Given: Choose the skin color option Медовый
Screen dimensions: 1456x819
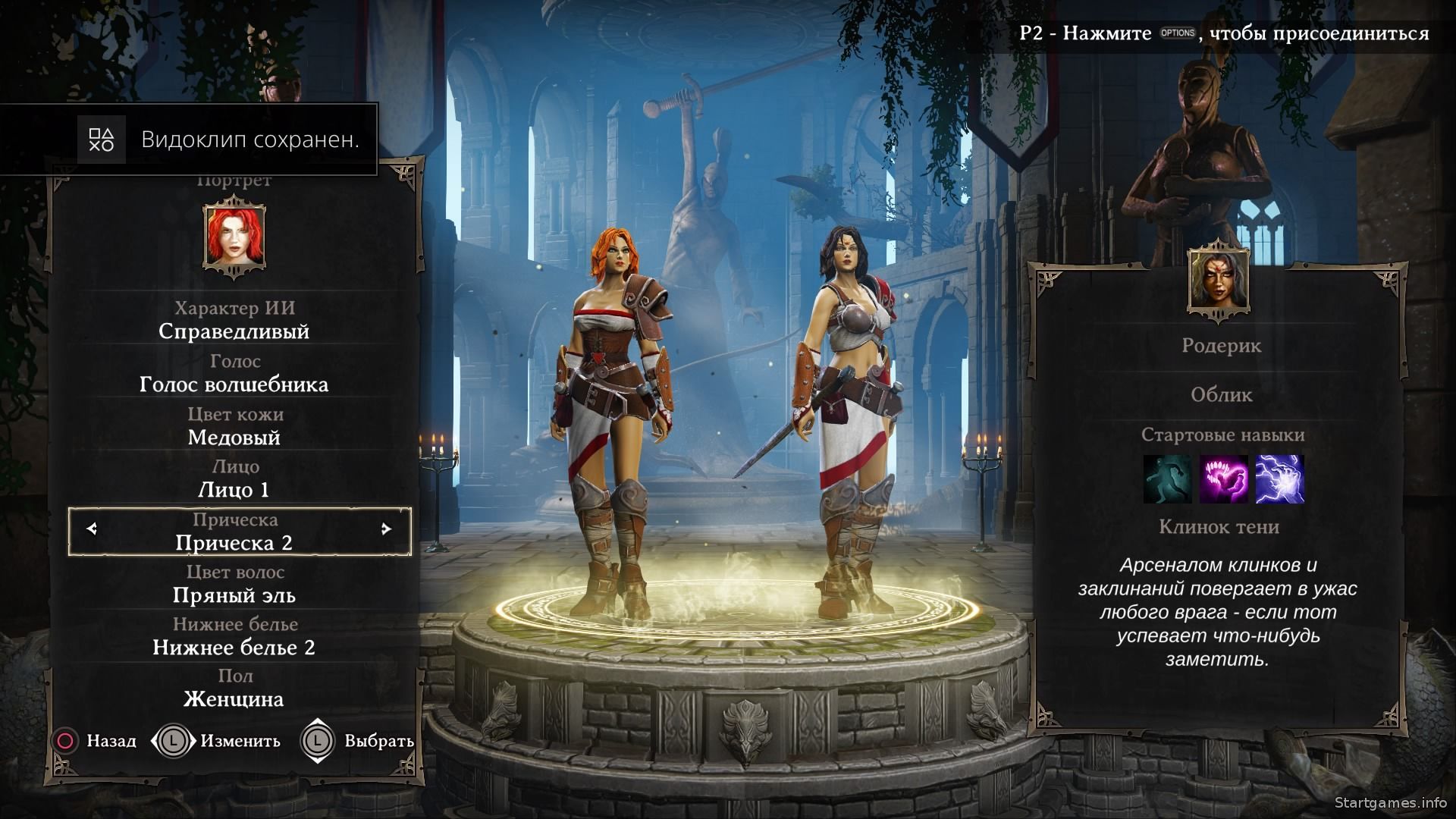Looking at the screenshot, I should tap(234, 438).
